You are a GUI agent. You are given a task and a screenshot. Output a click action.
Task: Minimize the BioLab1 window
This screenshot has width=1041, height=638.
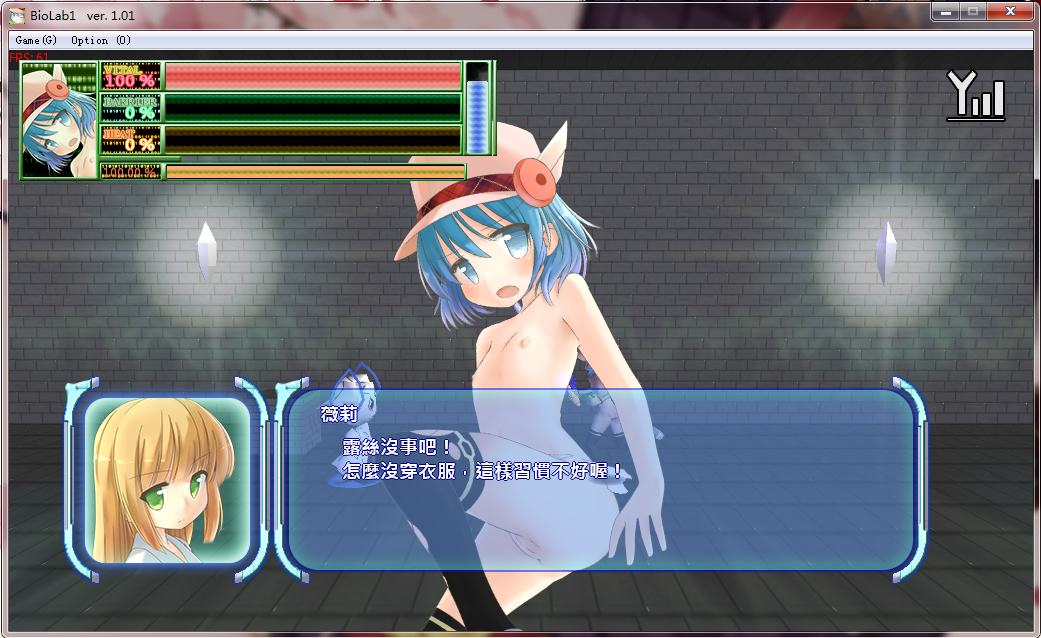pos(945,12)
